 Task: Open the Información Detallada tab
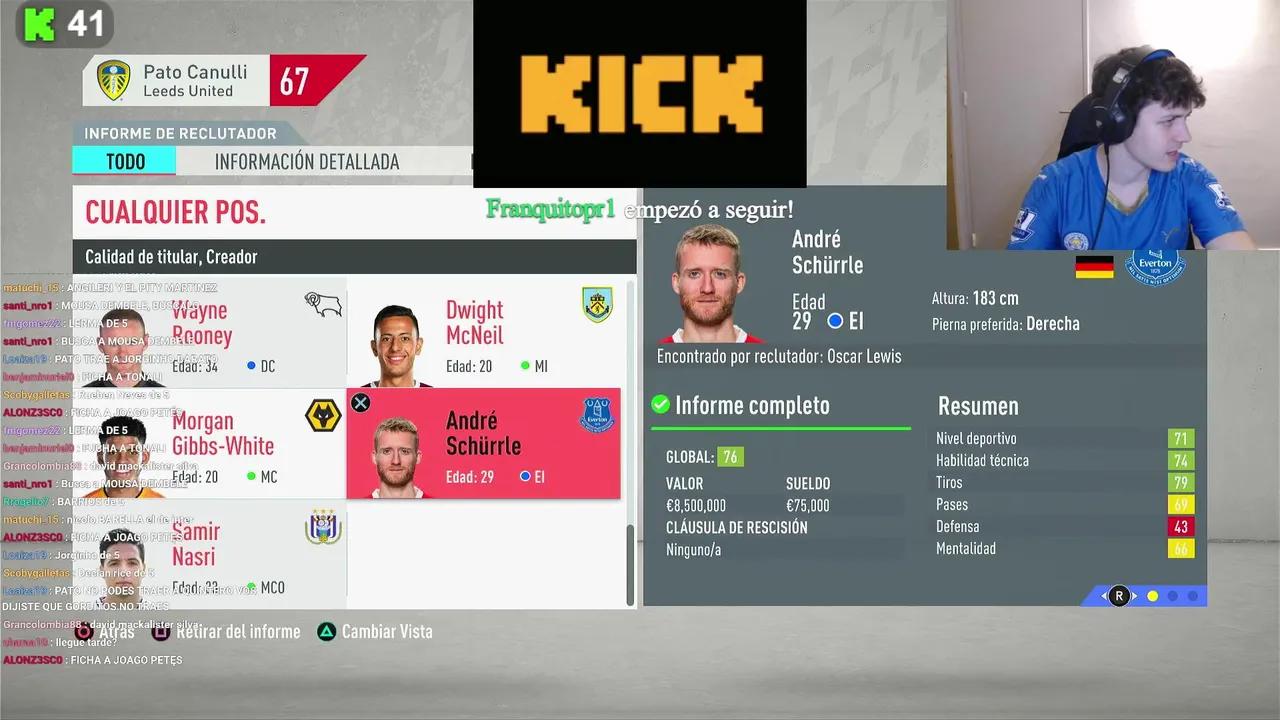coord(306,161)
